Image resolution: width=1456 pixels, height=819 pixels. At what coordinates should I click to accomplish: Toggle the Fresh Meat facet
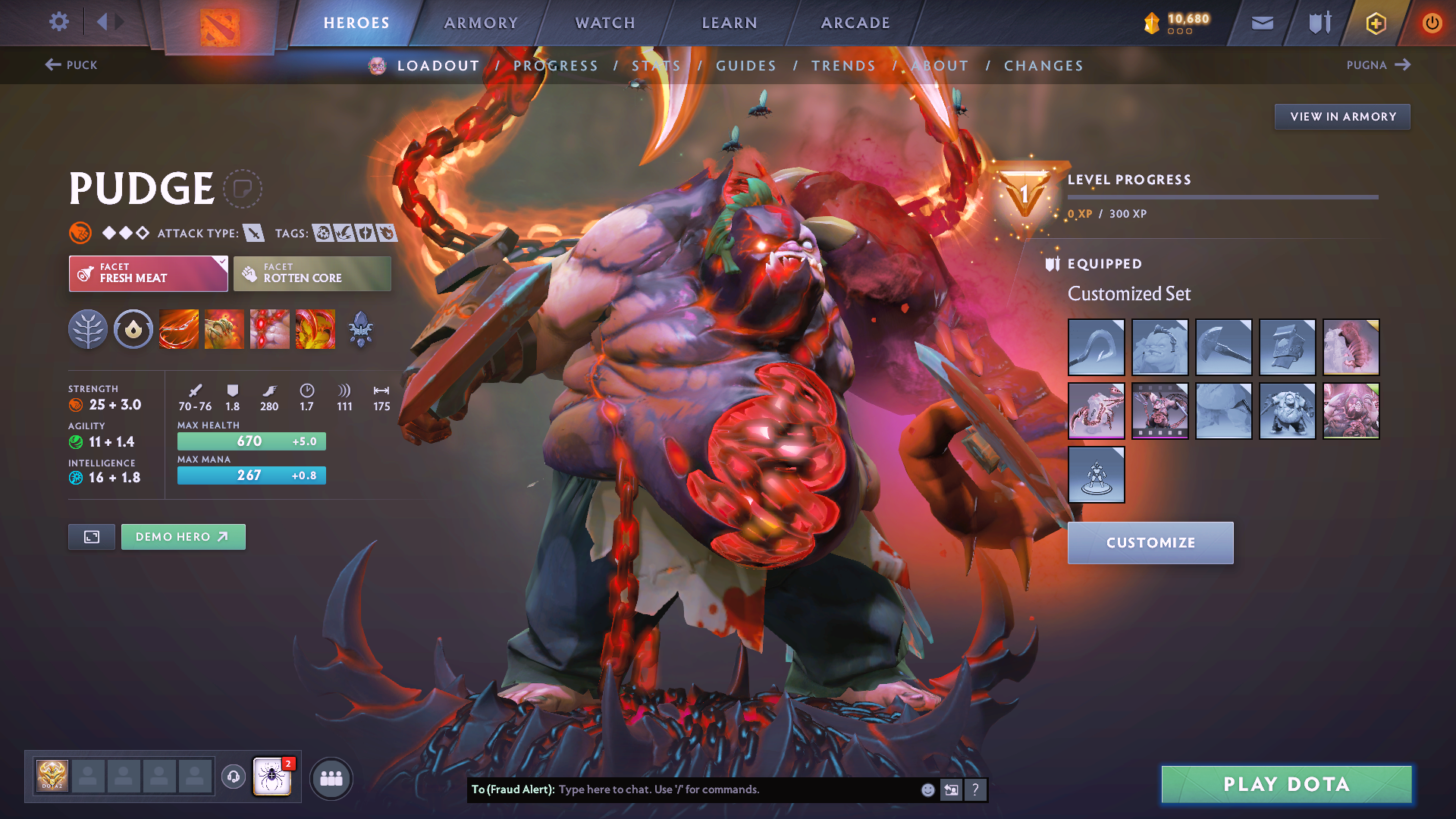point(148,273)
